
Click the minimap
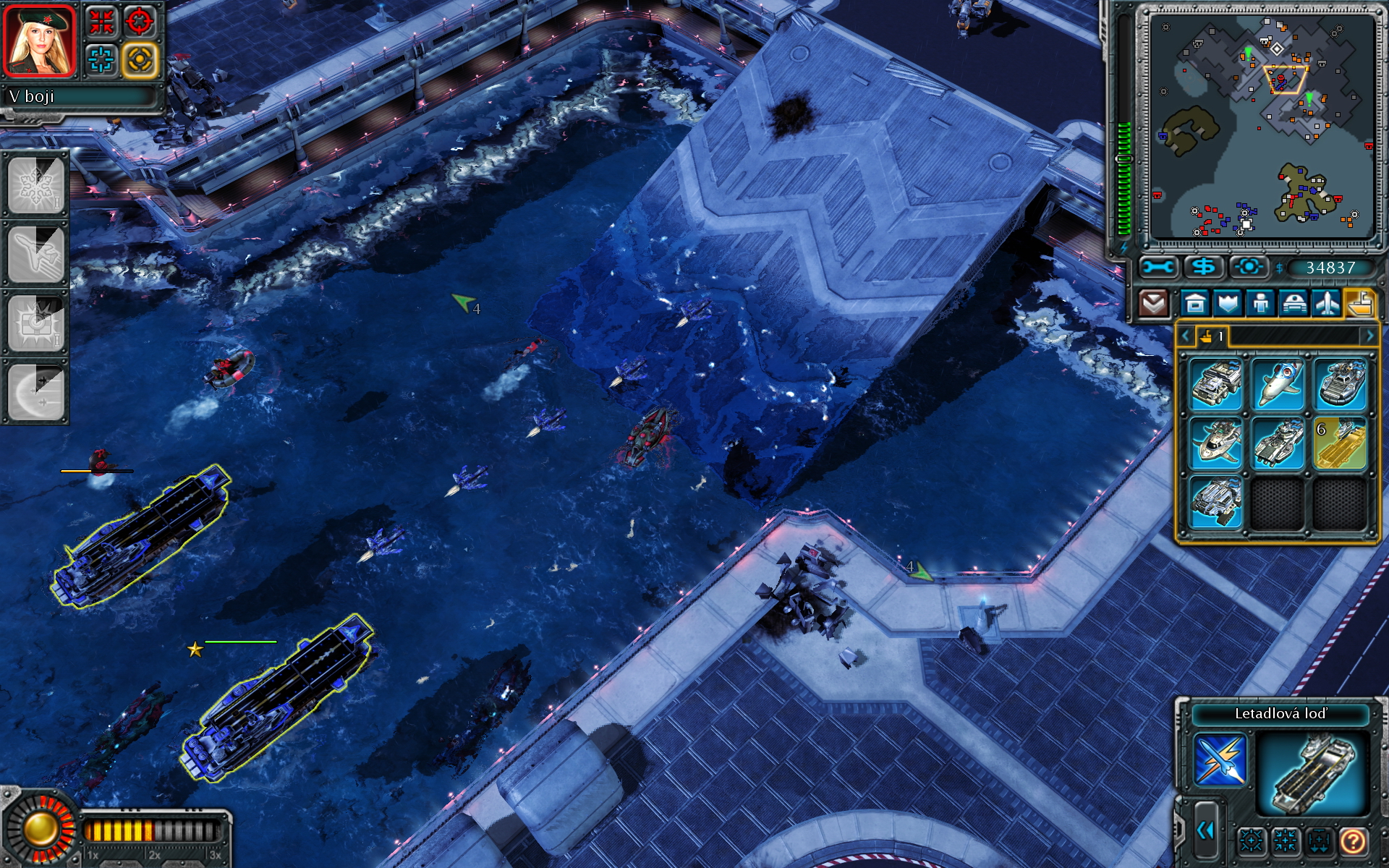tap(1262, 127)
